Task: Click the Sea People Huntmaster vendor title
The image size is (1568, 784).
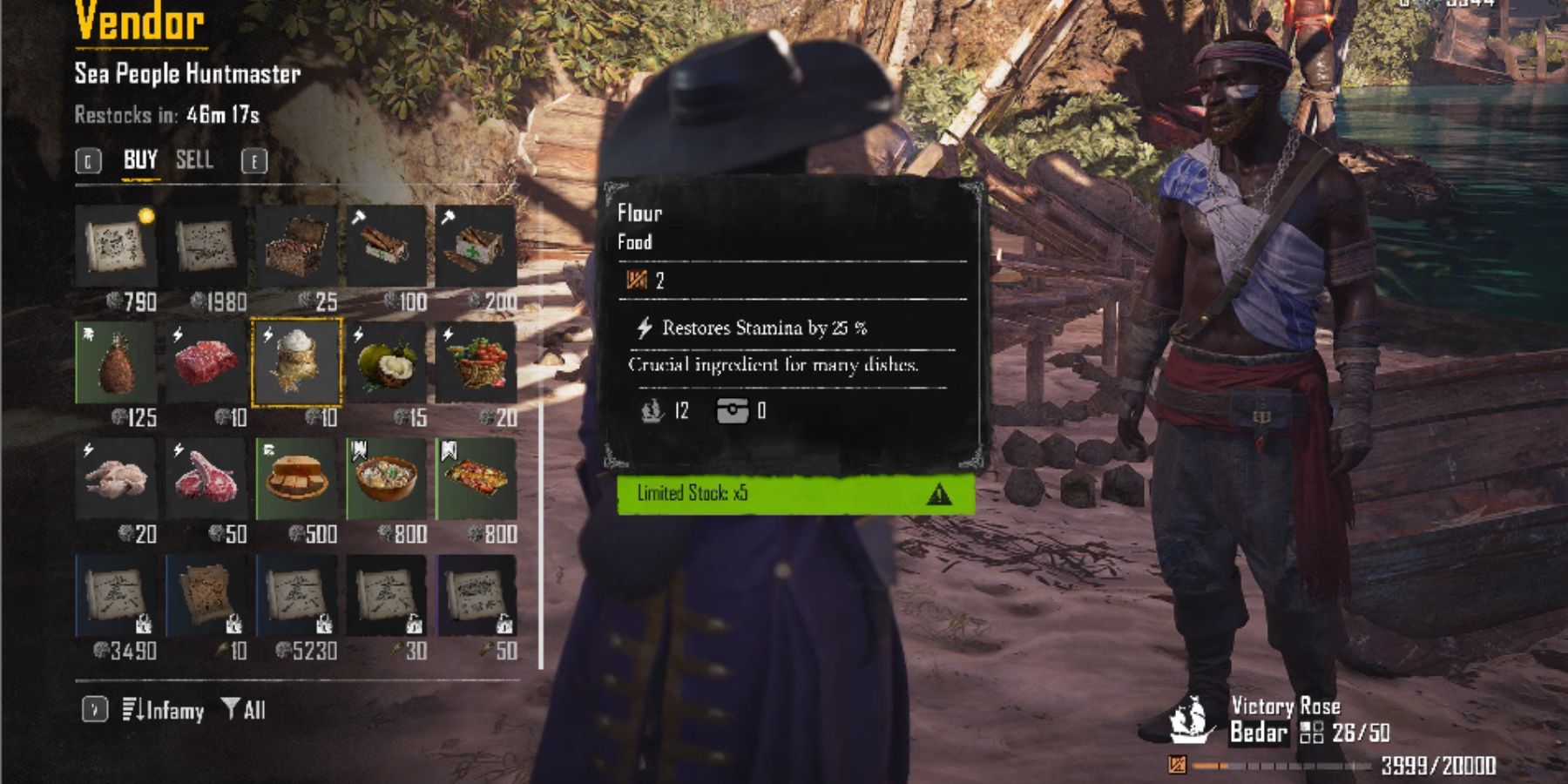Action: pos(187,74)
